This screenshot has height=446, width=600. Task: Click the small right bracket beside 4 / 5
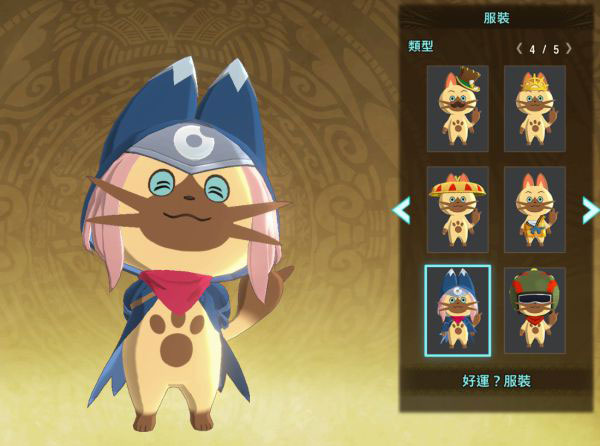569,48
